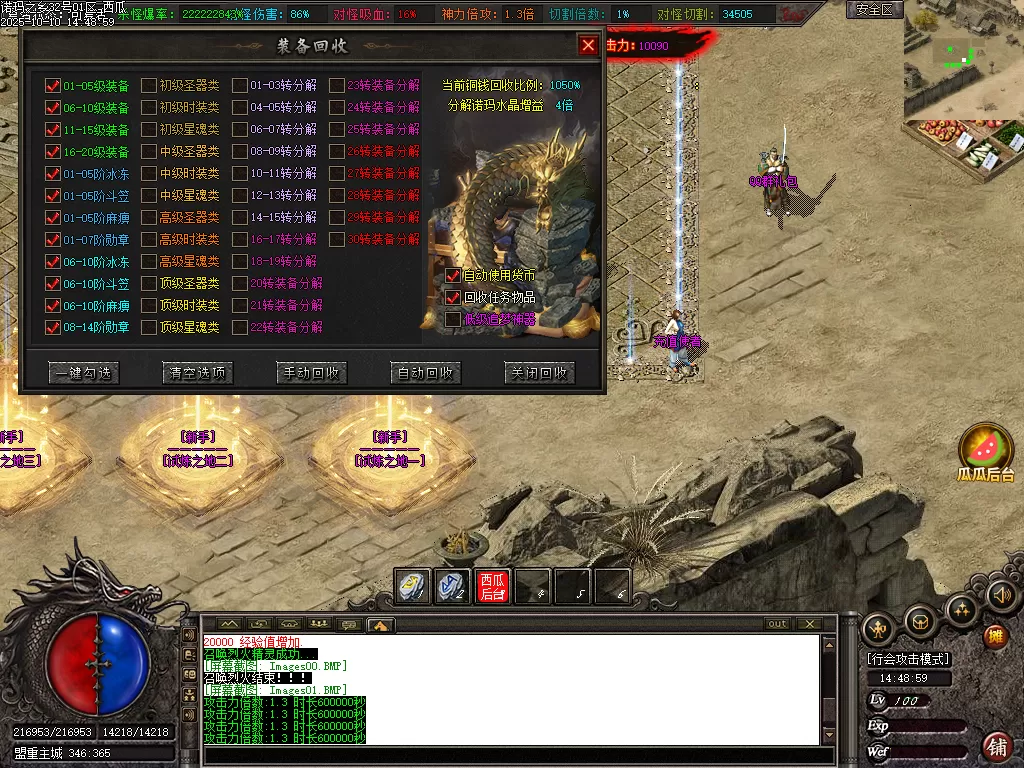Check the 初级圣器类 option
This screenshot has width=1024, height=768.
[148, 86]
